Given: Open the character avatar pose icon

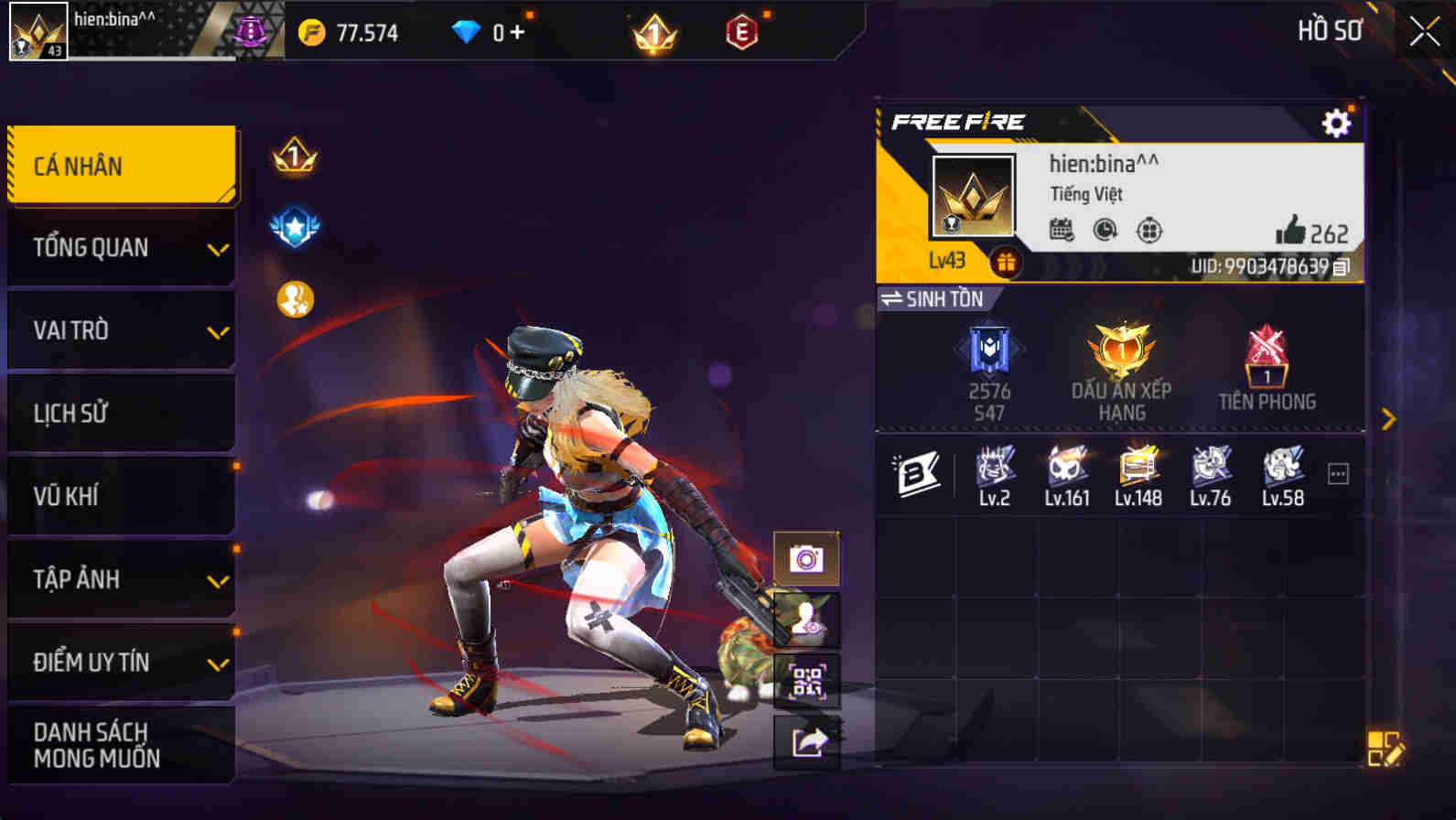Looking at the screenshot, I should tap(805, 619).
